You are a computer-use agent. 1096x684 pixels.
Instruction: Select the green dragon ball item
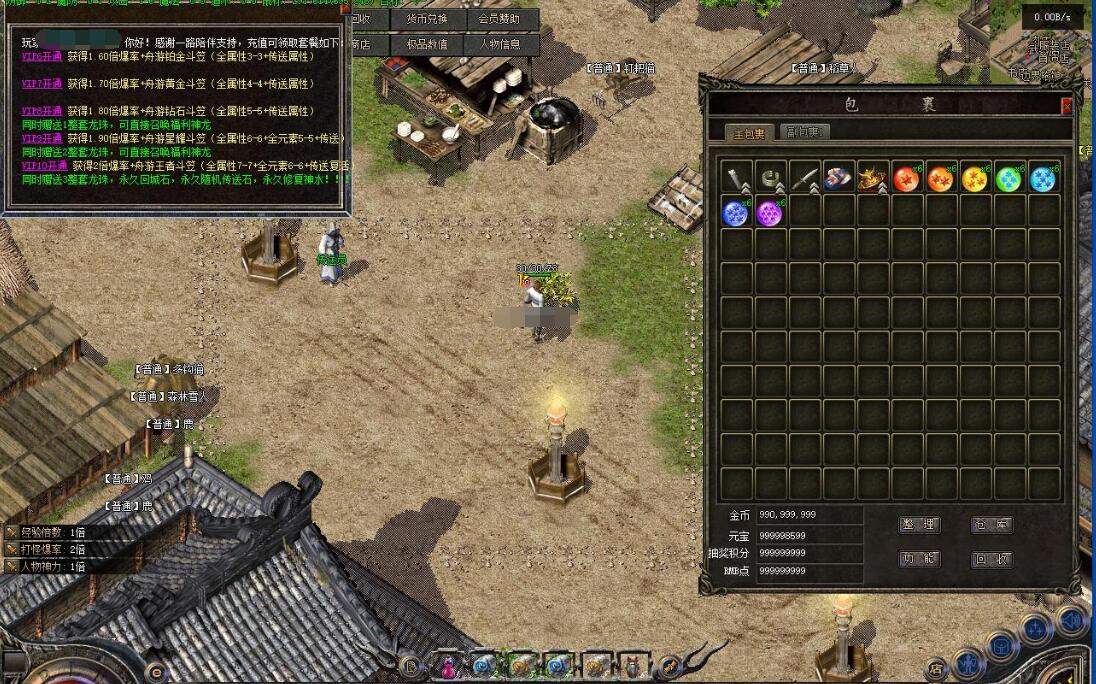[1009, 179]
